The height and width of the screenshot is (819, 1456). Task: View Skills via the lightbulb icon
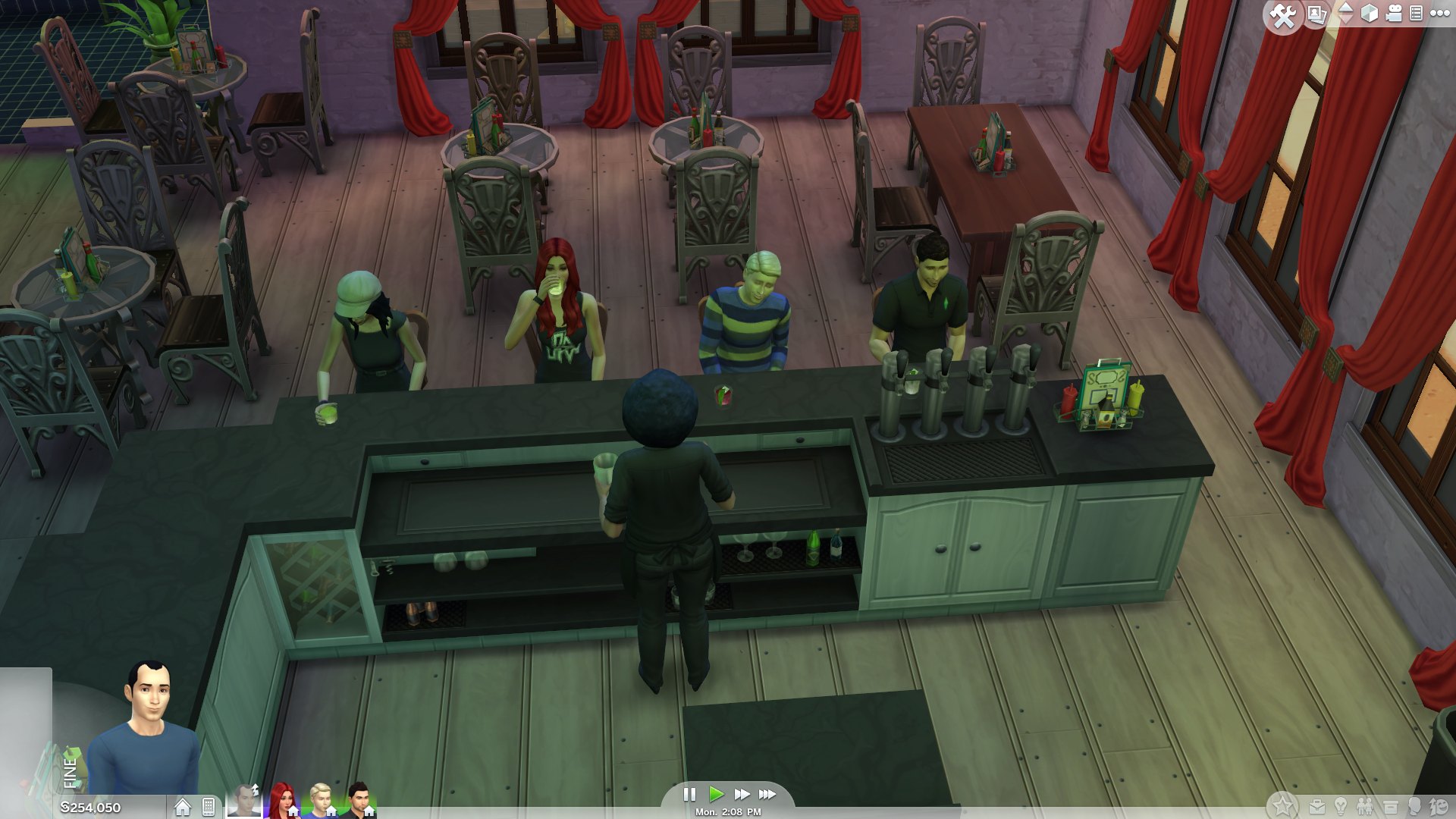1340,805
